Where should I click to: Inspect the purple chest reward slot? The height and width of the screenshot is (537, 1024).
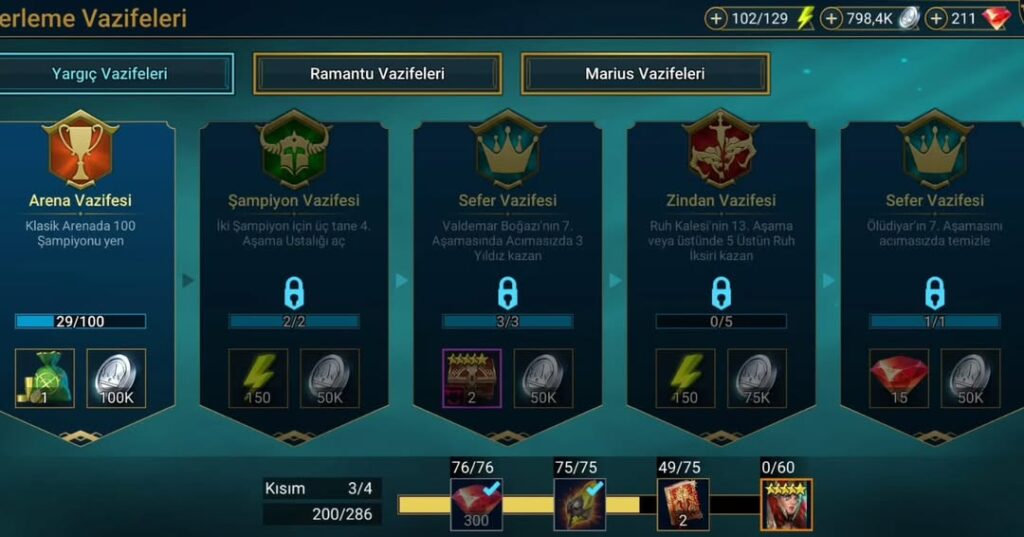point(472,378)
